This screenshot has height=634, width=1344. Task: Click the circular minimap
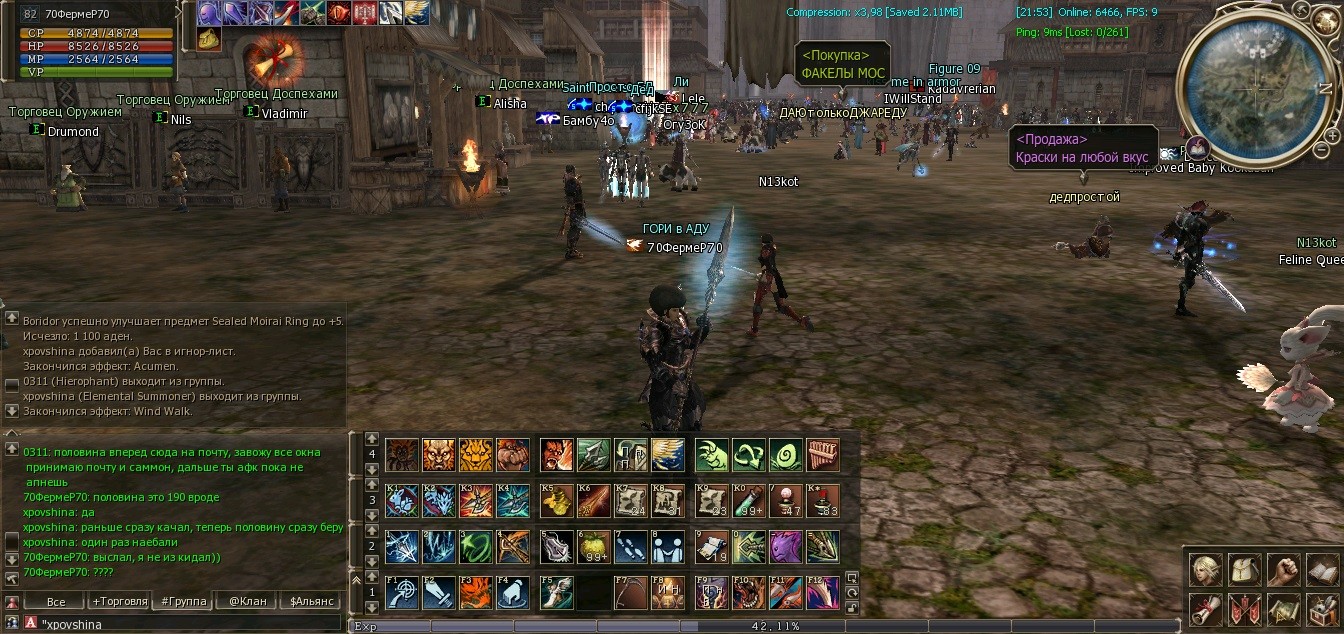point(1256,87)
